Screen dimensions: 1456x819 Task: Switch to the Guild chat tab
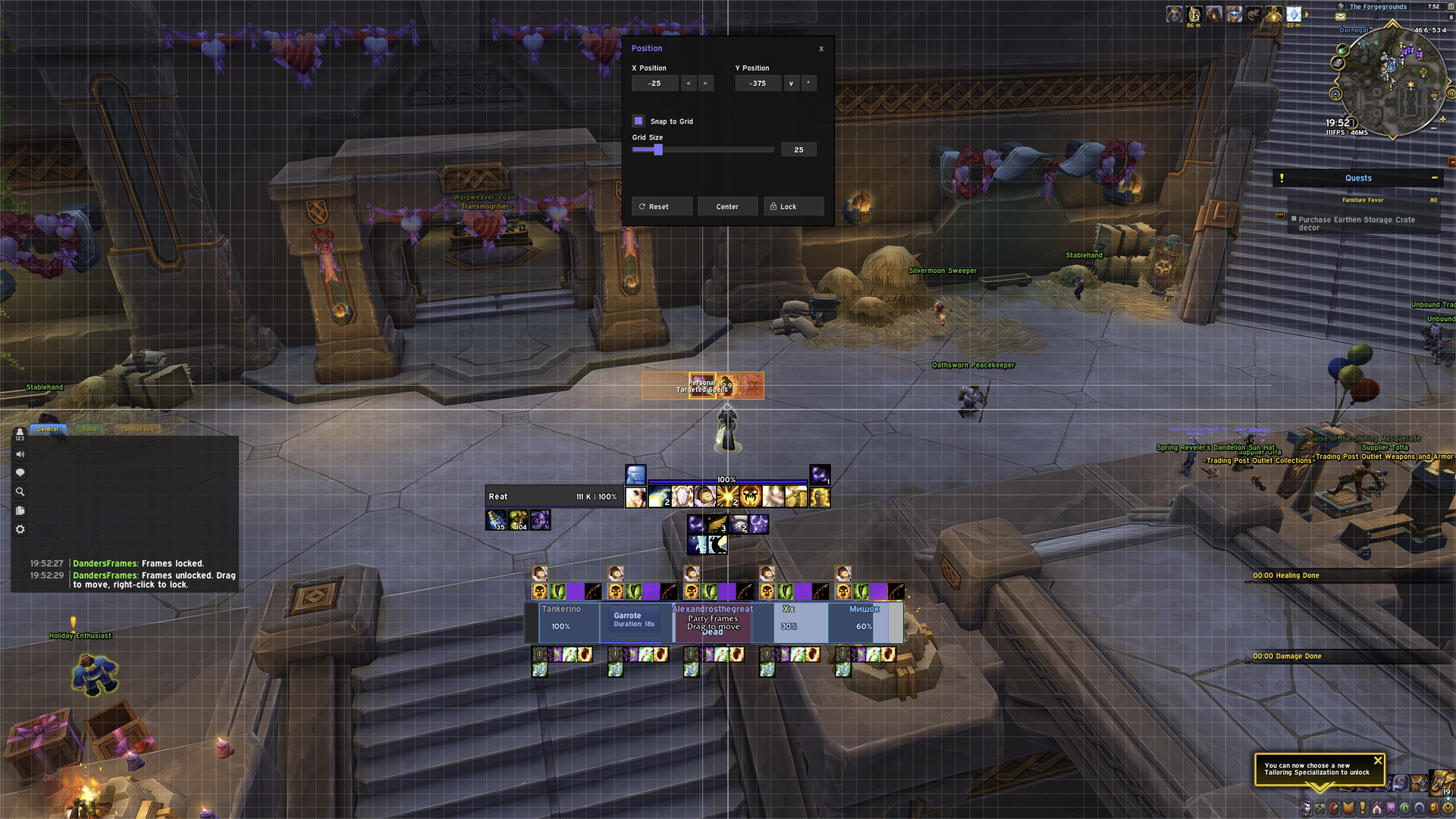[89, 429]
